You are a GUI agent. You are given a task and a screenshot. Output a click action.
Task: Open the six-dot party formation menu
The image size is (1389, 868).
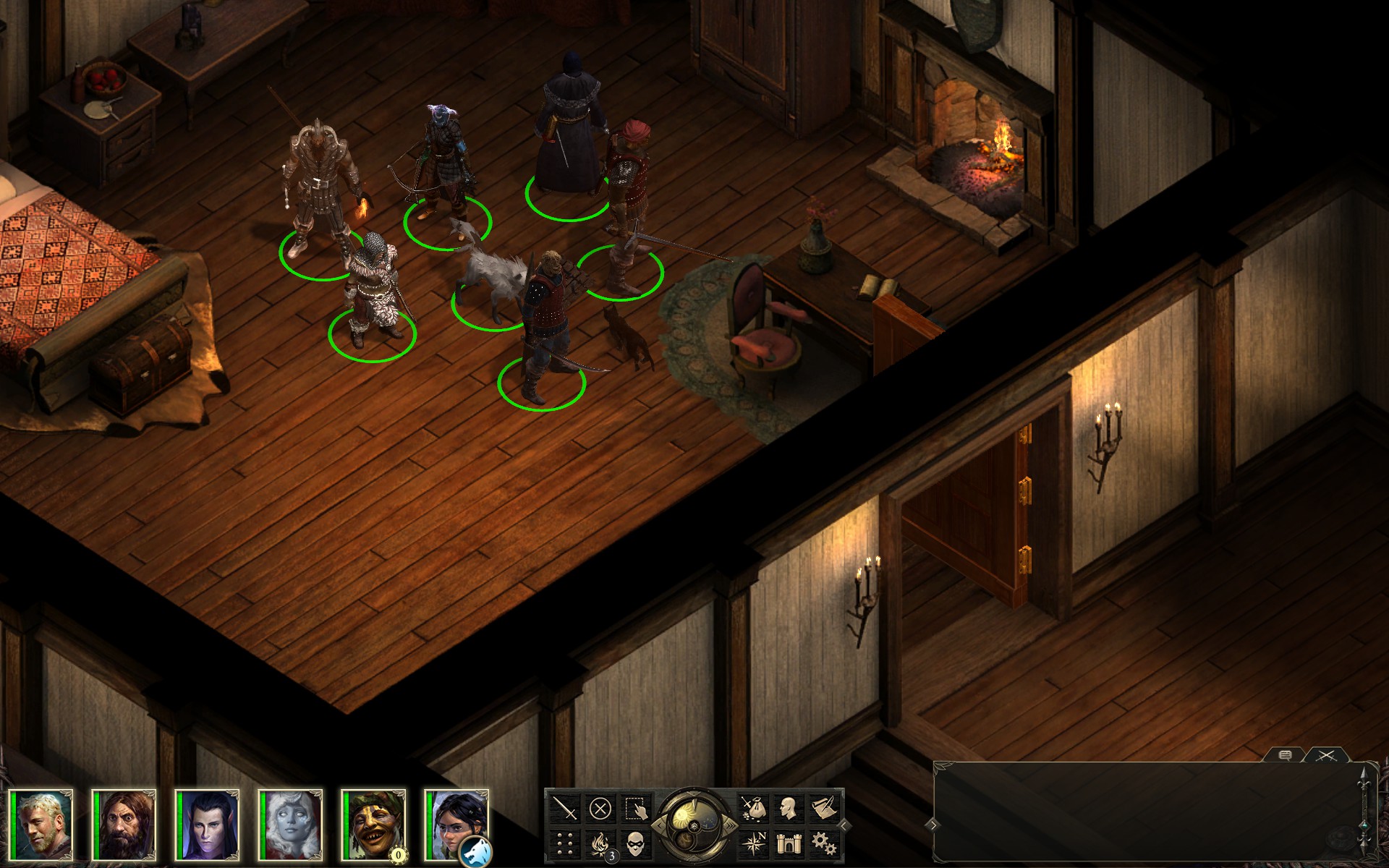tap(565, 843)
